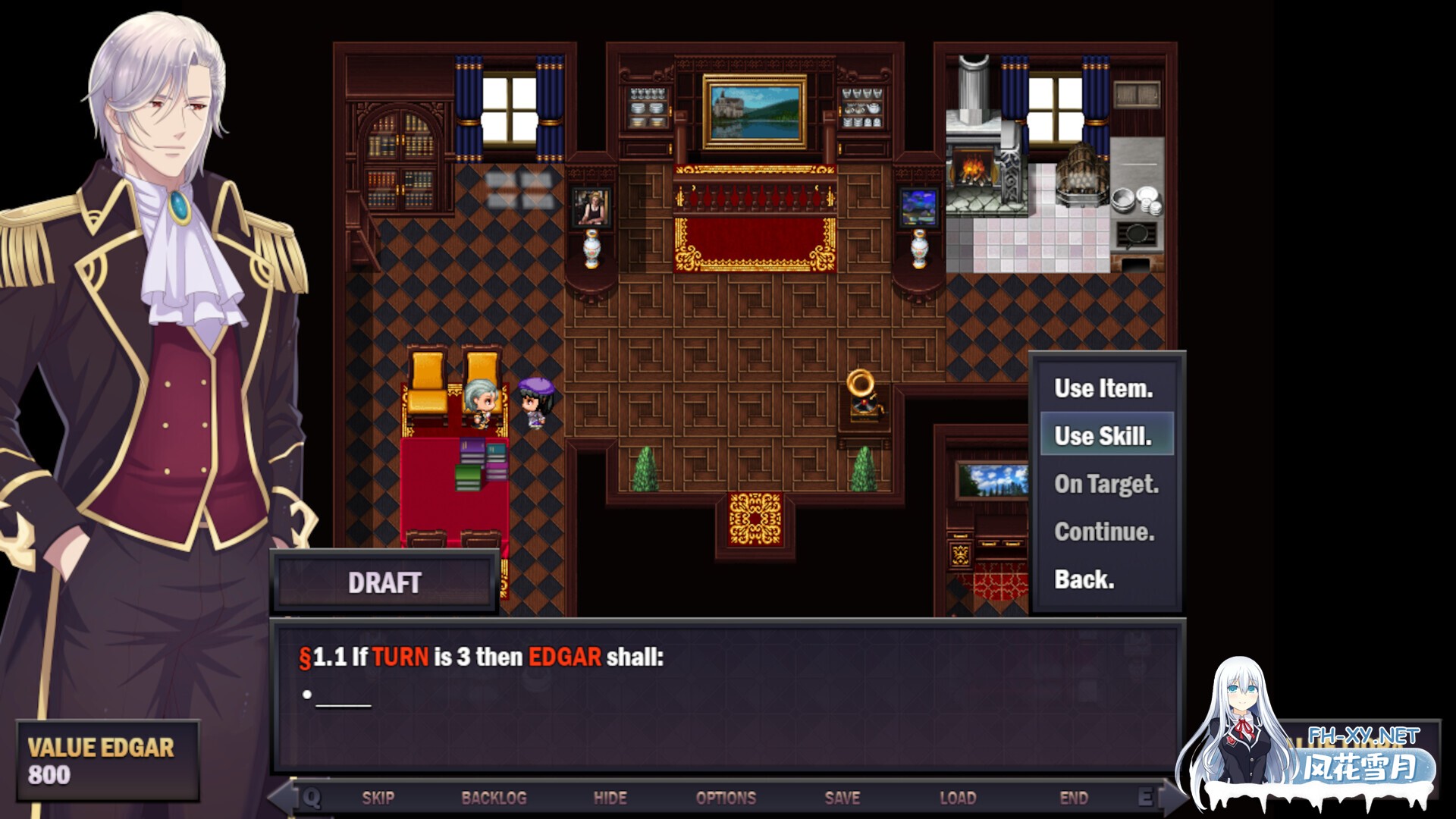Viewport: 1456px width, 819px height.
Task: Choose the Use Item option
Action: [1103, 388]
